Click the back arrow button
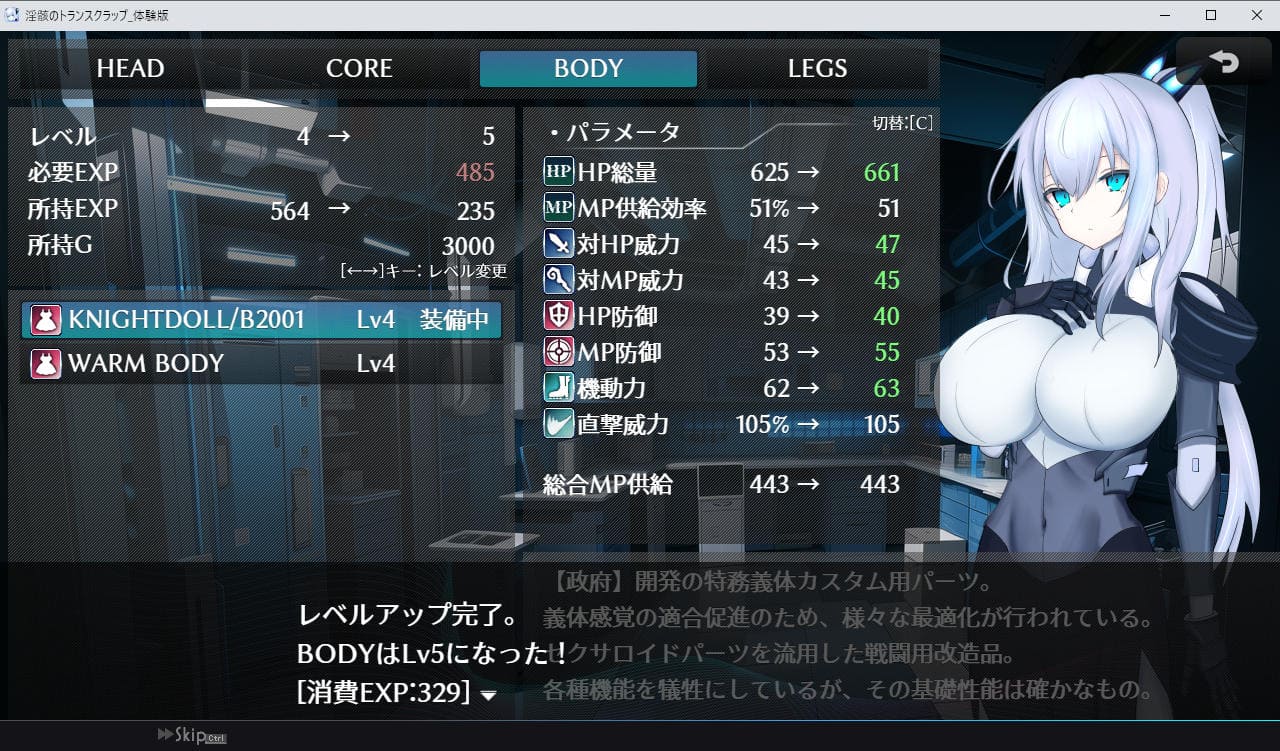Image resolution: width=1280 pixels, height=751 pixels. click(x=1223, y=64)
